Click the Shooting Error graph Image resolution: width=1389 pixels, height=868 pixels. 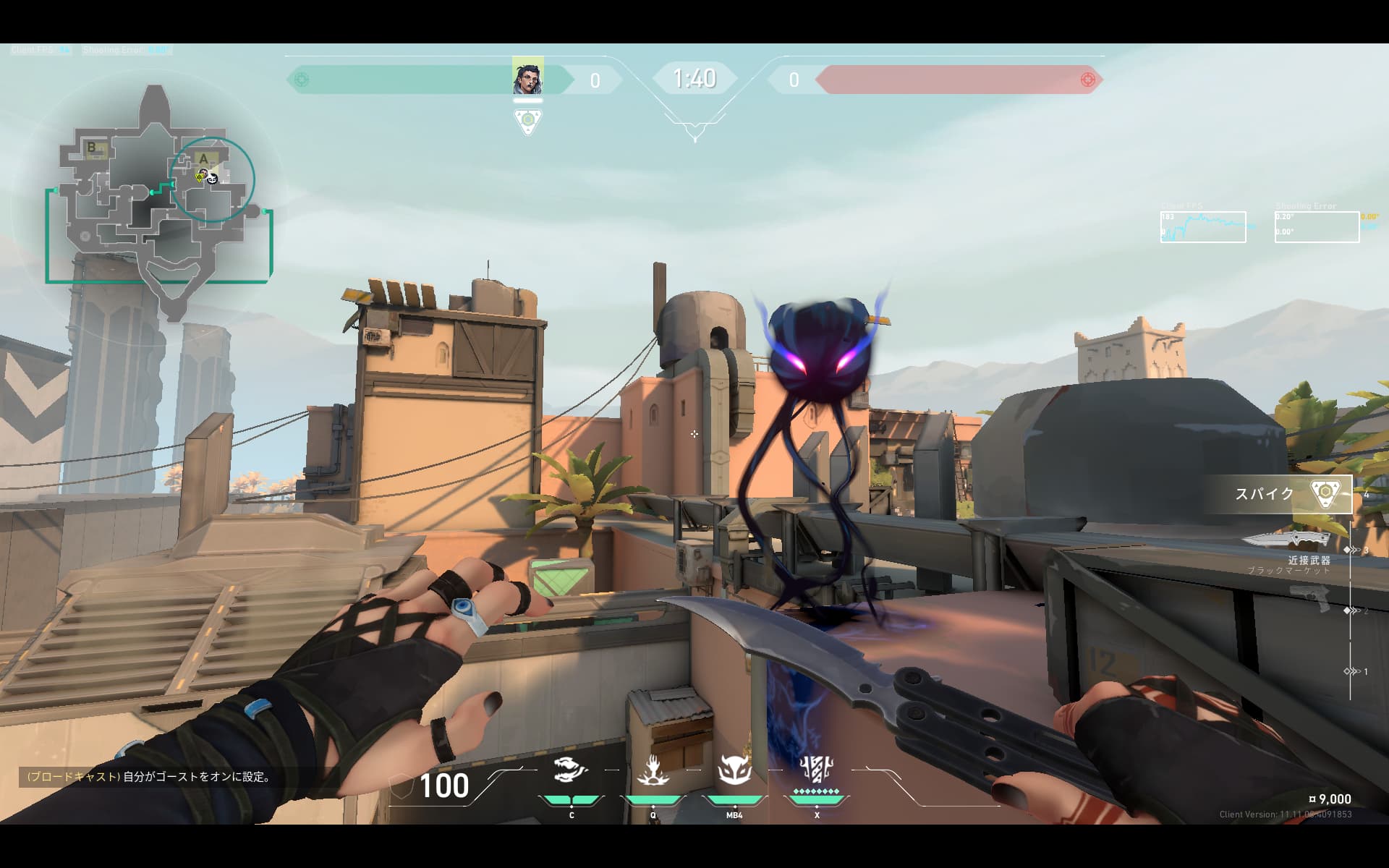[x=1317, y=227]
